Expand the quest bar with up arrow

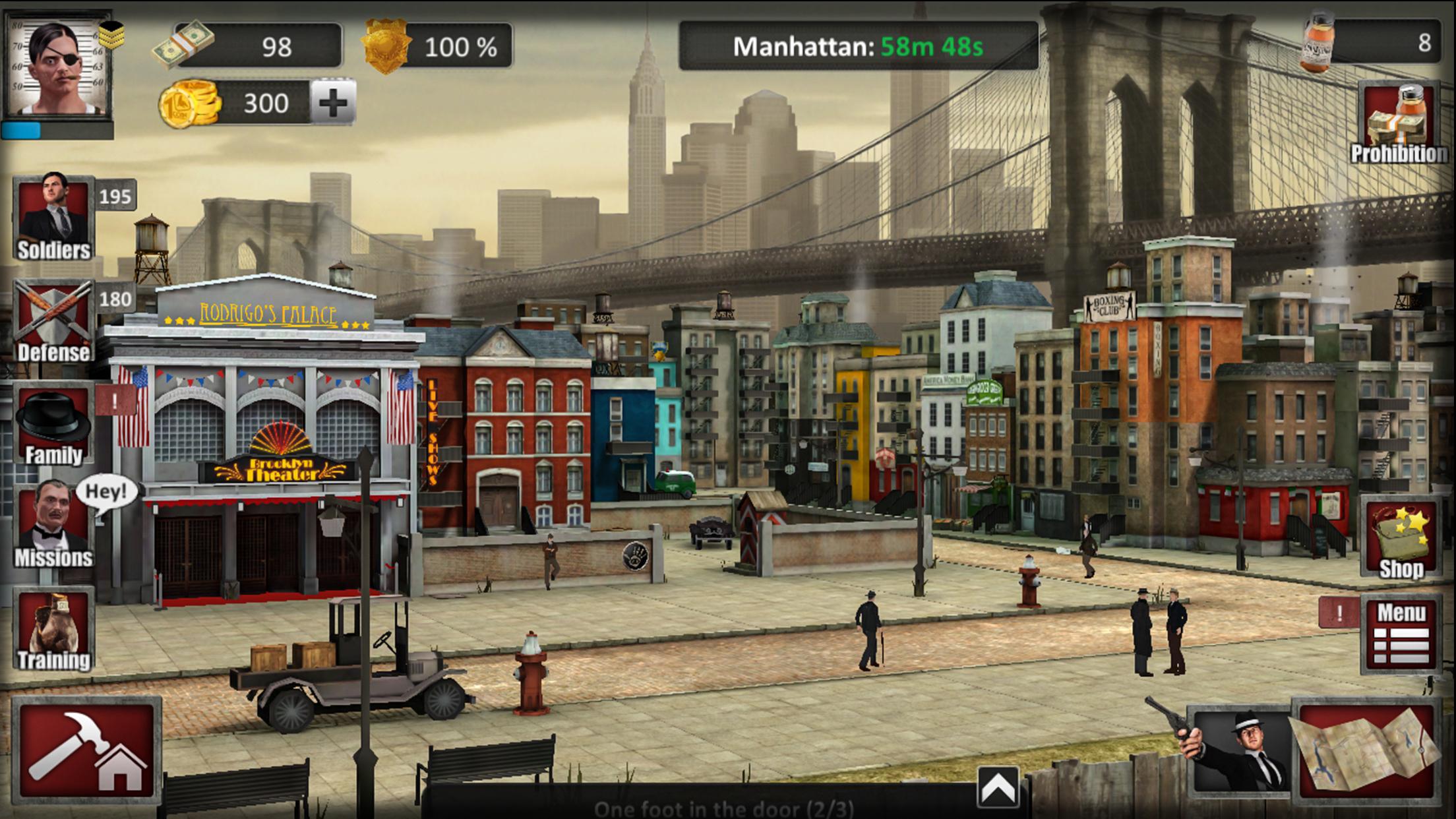998,787
